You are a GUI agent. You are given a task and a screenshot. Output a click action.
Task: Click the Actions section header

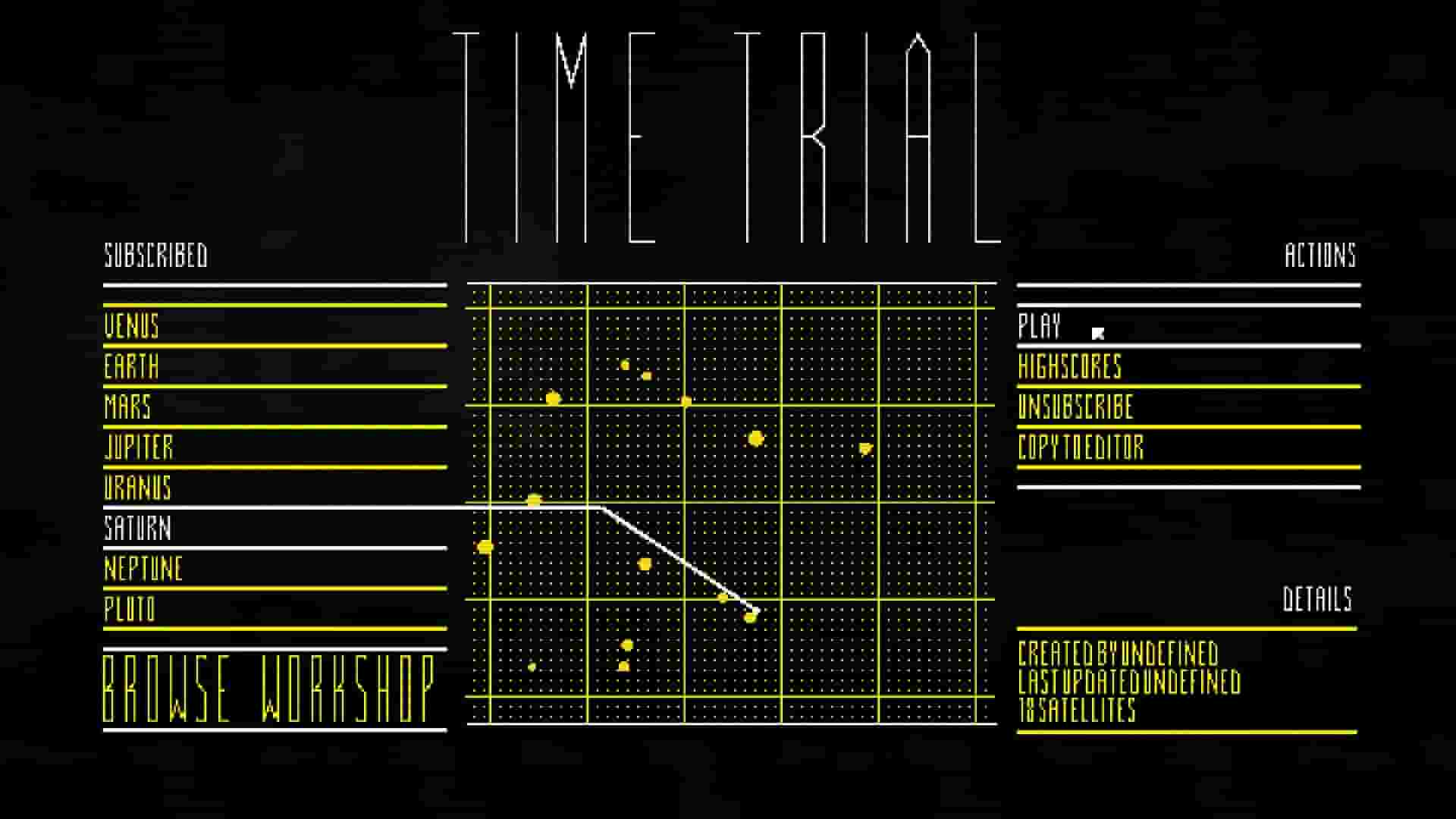point(1319,256)
